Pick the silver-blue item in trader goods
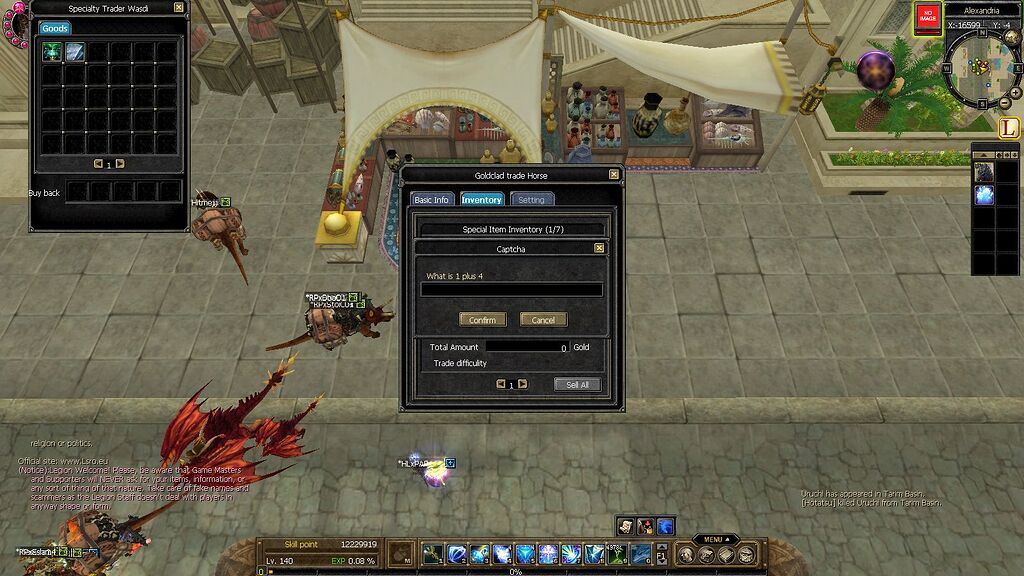The image size is (1024, 576). 75,52
